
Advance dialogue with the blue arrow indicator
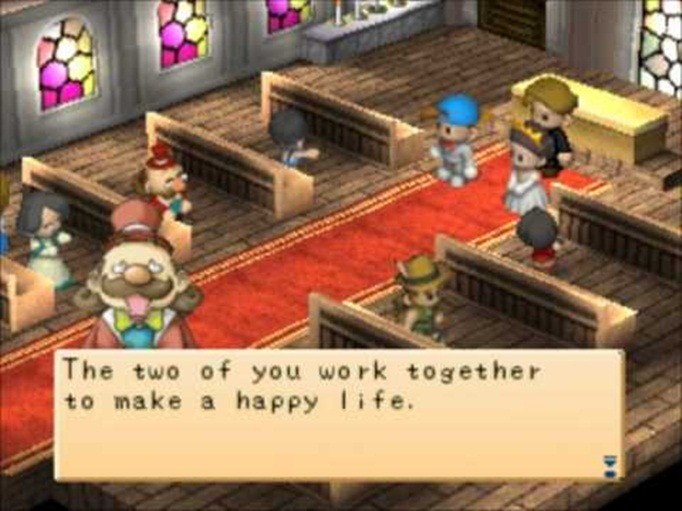611,463
